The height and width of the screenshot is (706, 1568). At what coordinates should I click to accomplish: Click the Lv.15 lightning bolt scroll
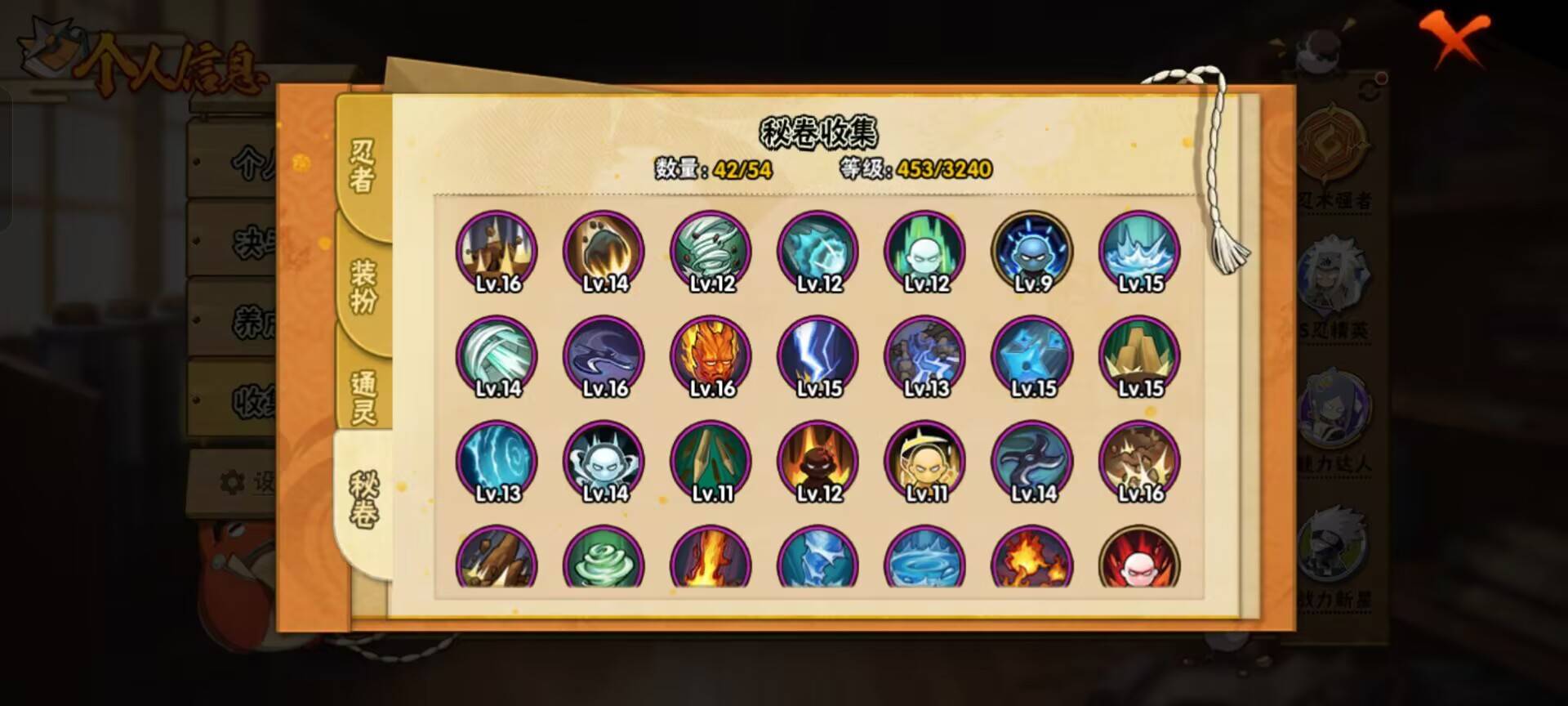817,357
